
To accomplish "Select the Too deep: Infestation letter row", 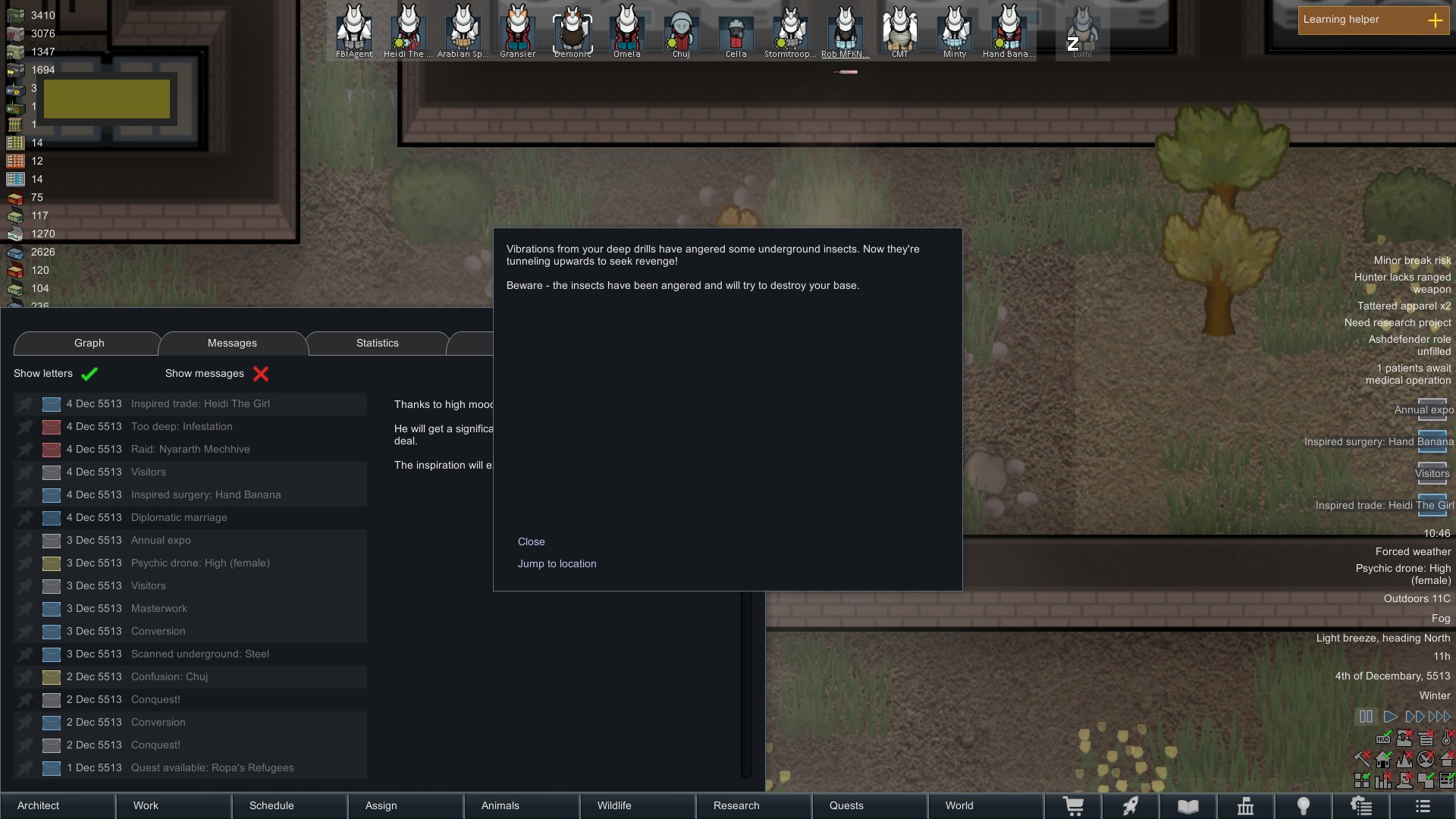I will point(182,427).
